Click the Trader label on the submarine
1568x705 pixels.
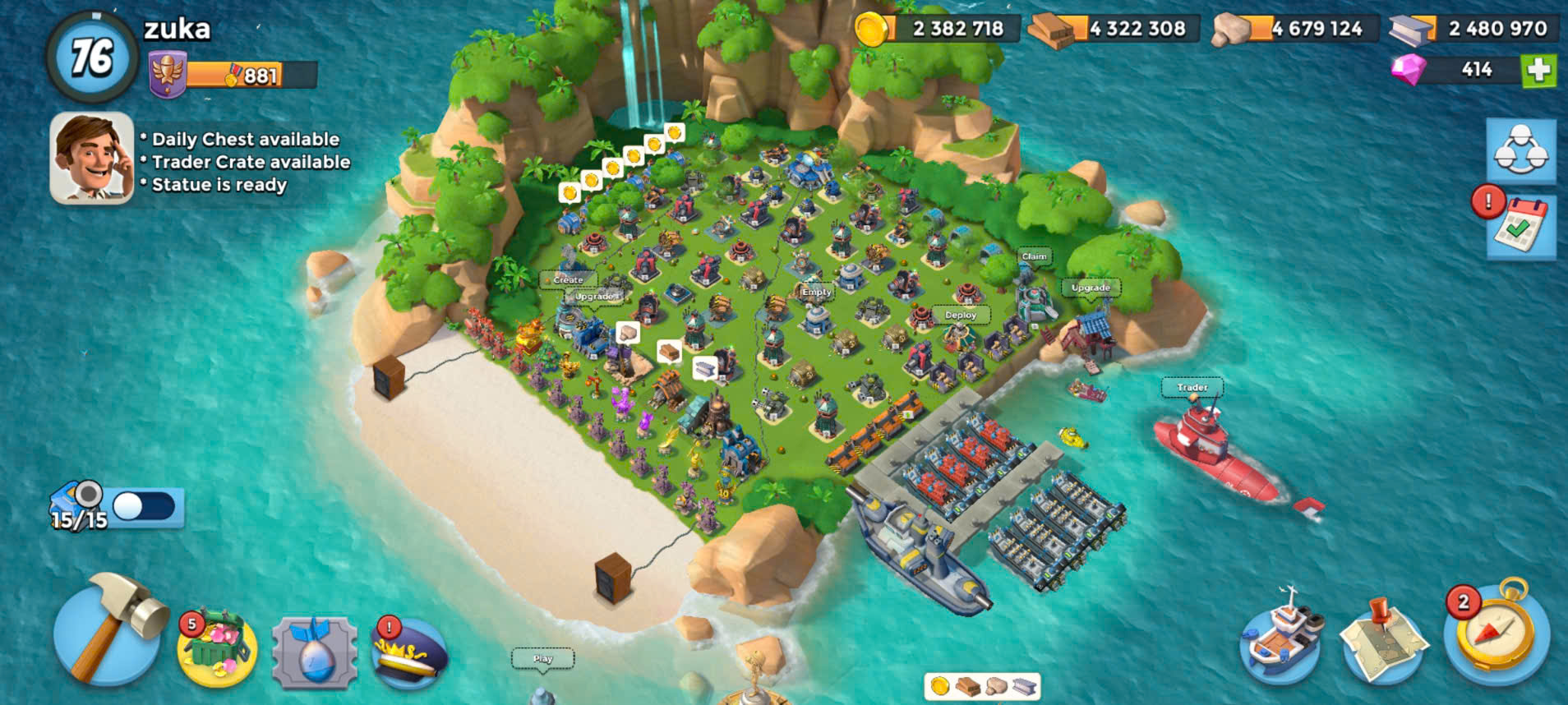click(x=1192, y=387)
